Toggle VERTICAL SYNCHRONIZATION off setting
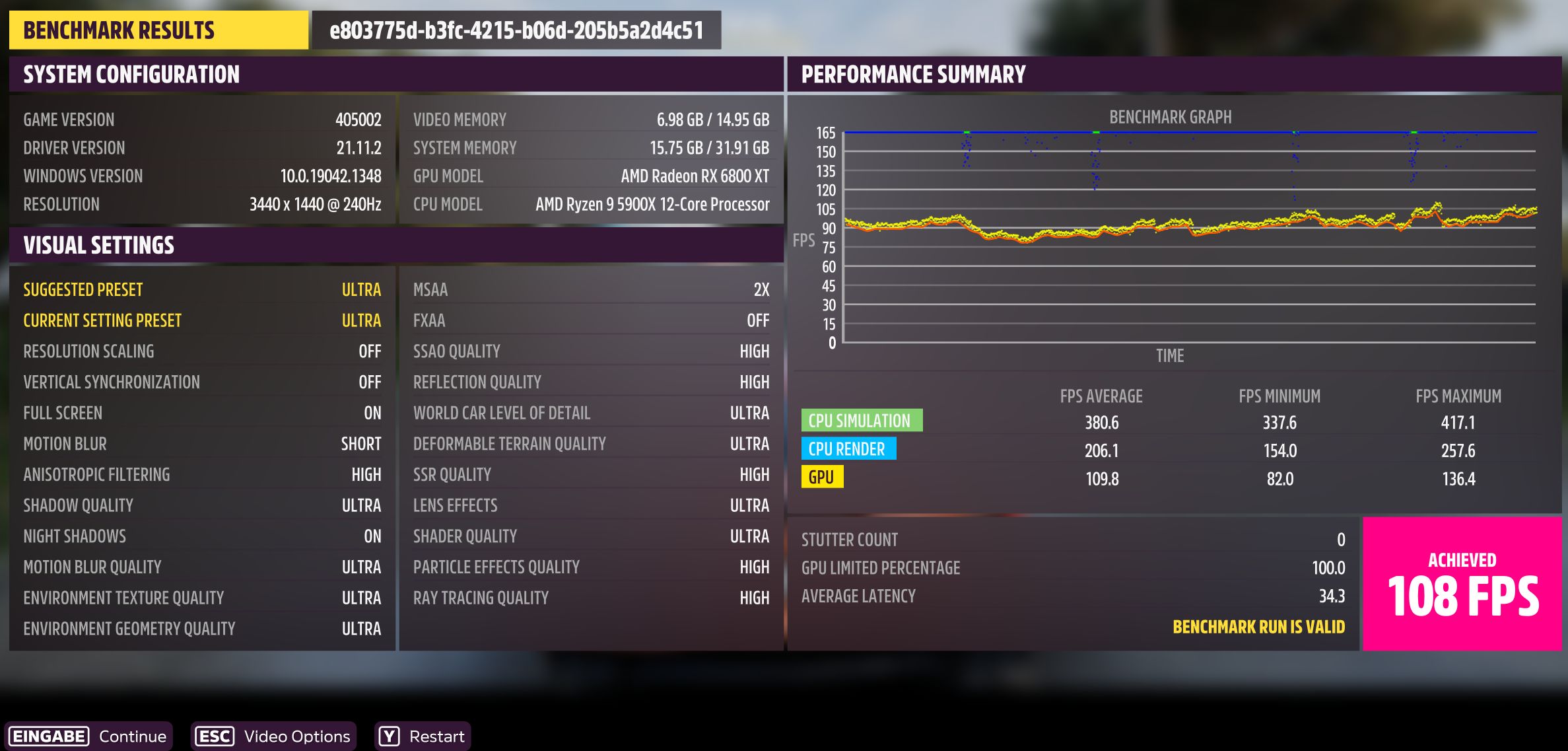 198,382
